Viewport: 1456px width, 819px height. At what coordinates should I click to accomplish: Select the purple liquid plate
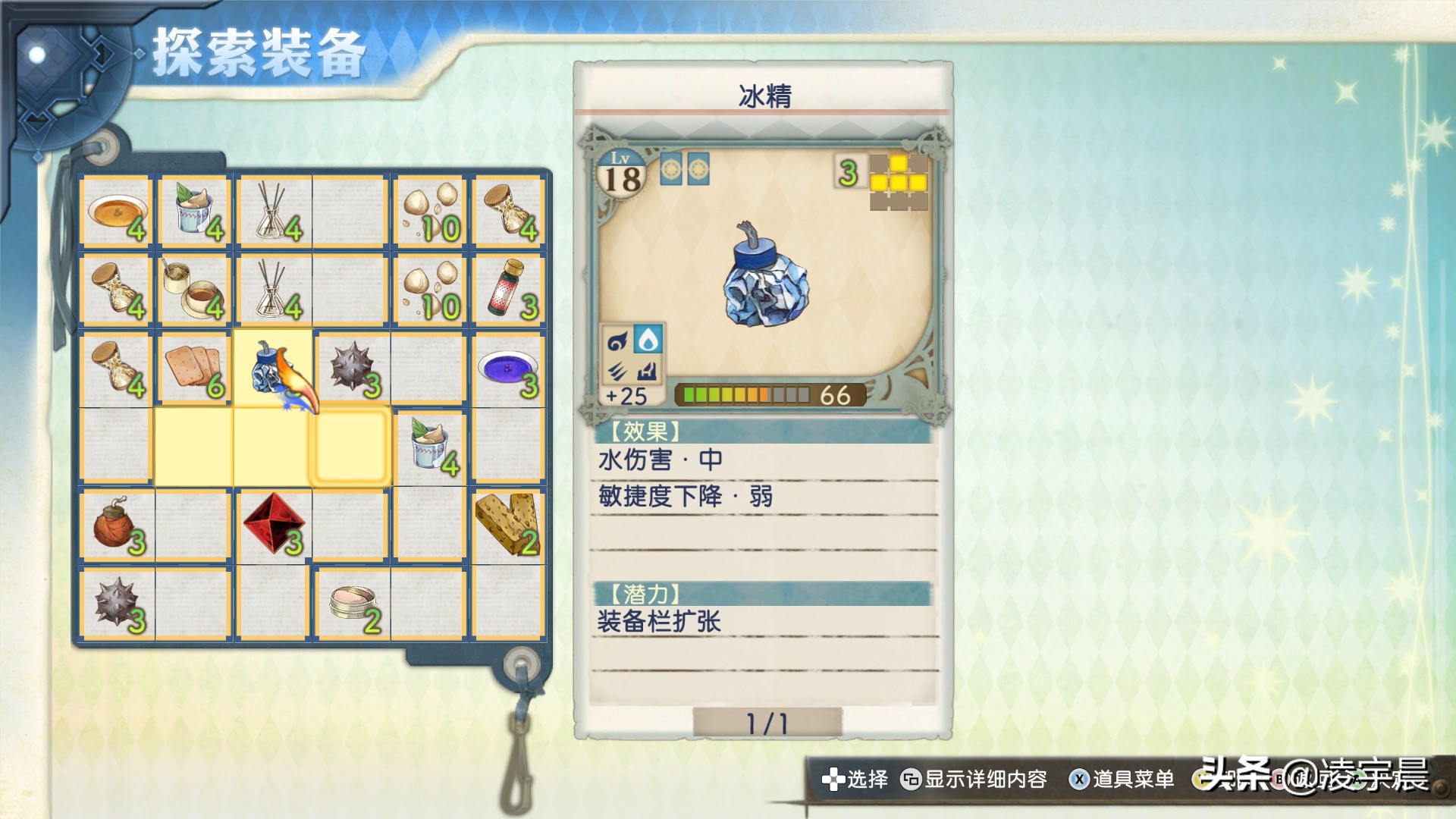507,369
